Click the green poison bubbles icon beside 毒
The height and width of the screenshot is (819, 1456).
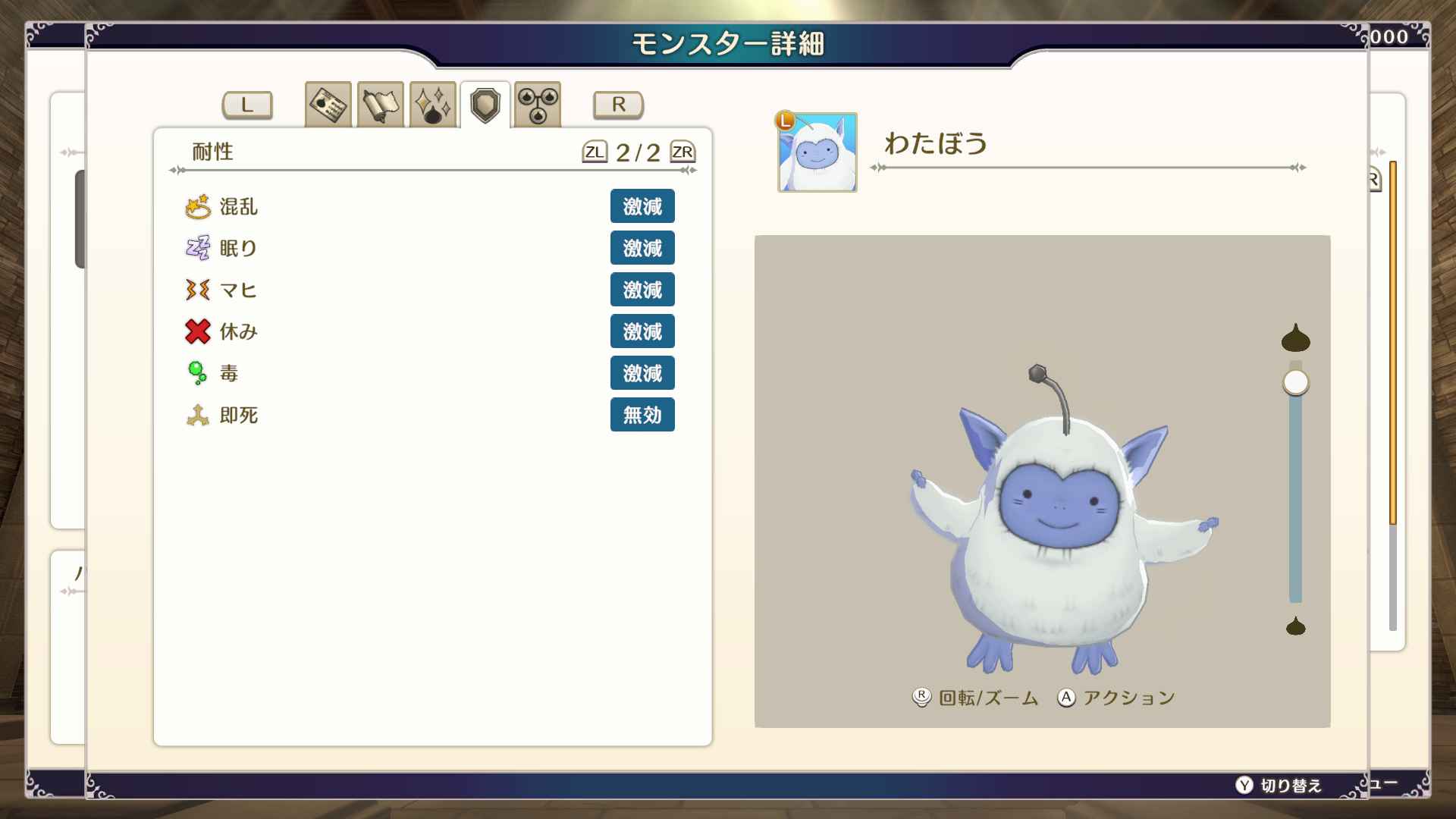click(x=196, y=373)
